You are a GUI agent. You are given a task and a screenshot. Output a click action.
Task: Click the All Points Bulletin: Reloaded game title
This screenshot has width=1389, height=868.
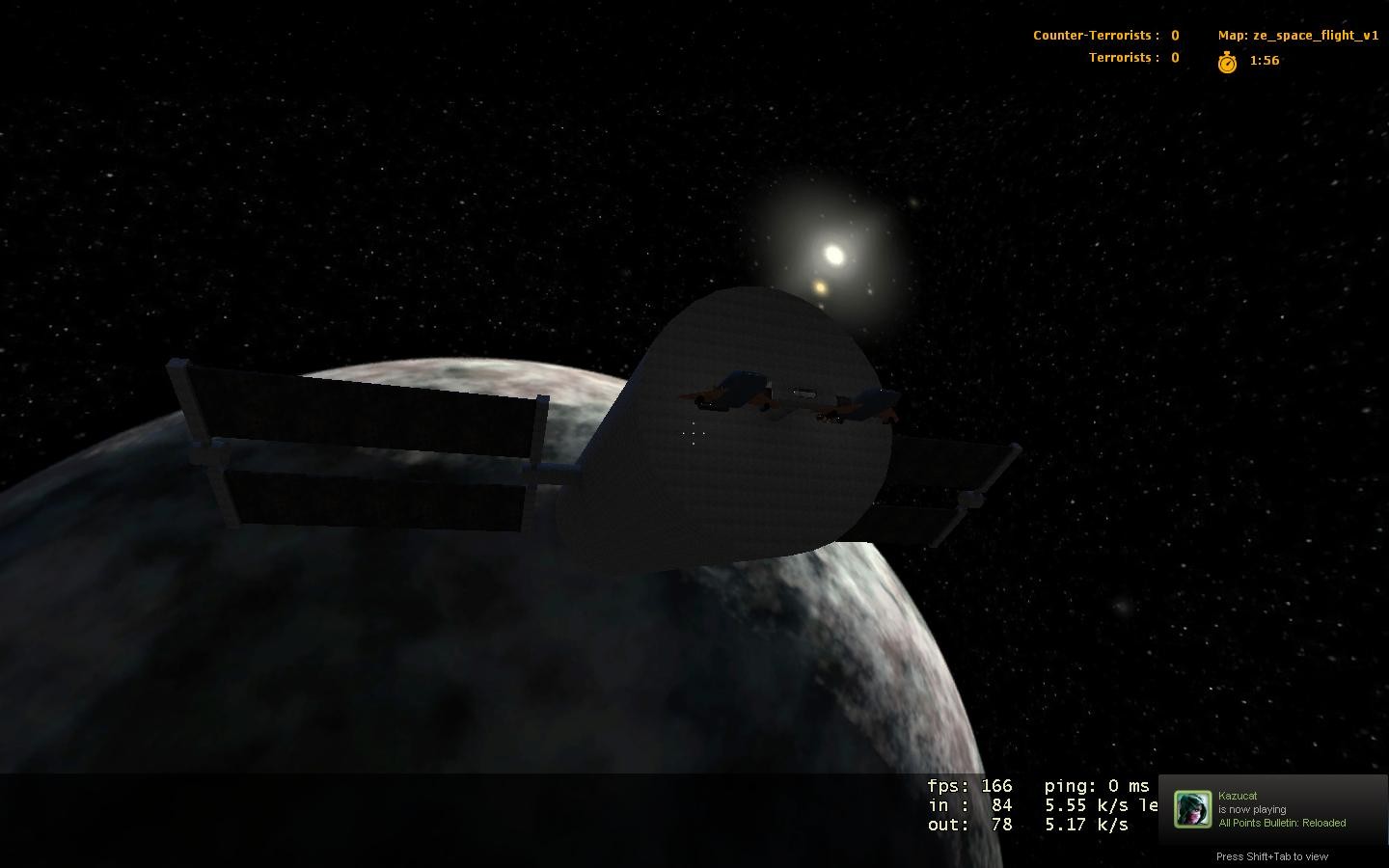1282,823
